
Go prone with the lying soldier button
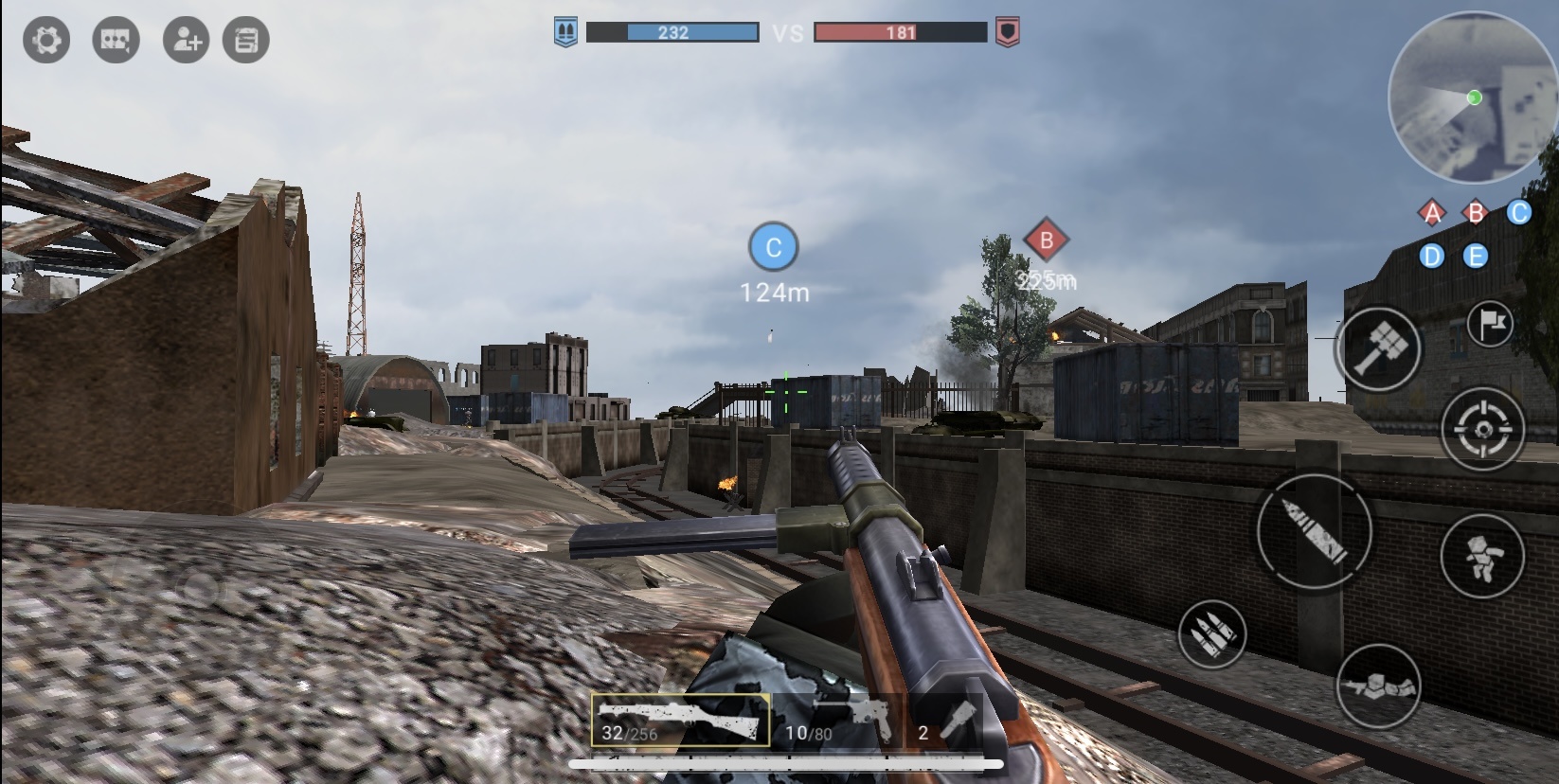tap(1378, 686)
